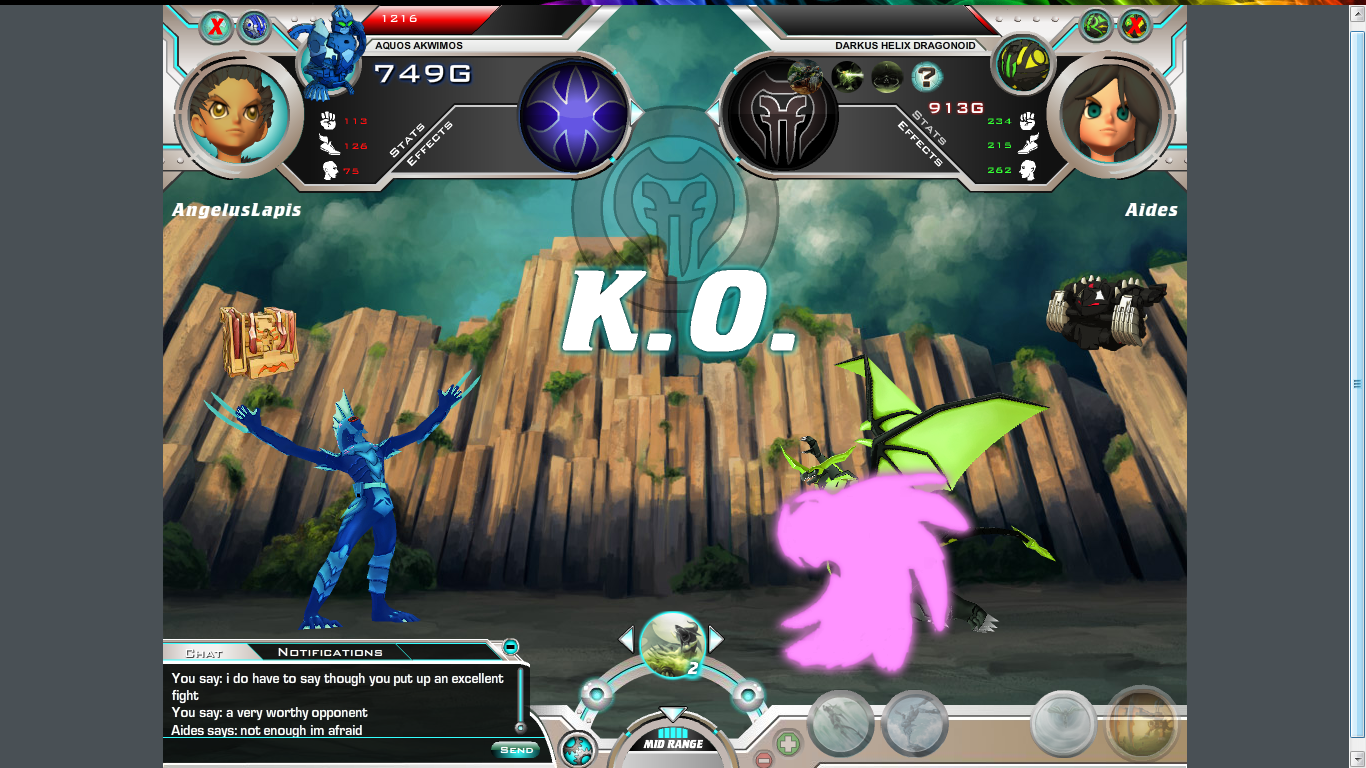Click the green Bakugan icon near Aides
The image size is (1366, 768).
(x=1096, y=25)
